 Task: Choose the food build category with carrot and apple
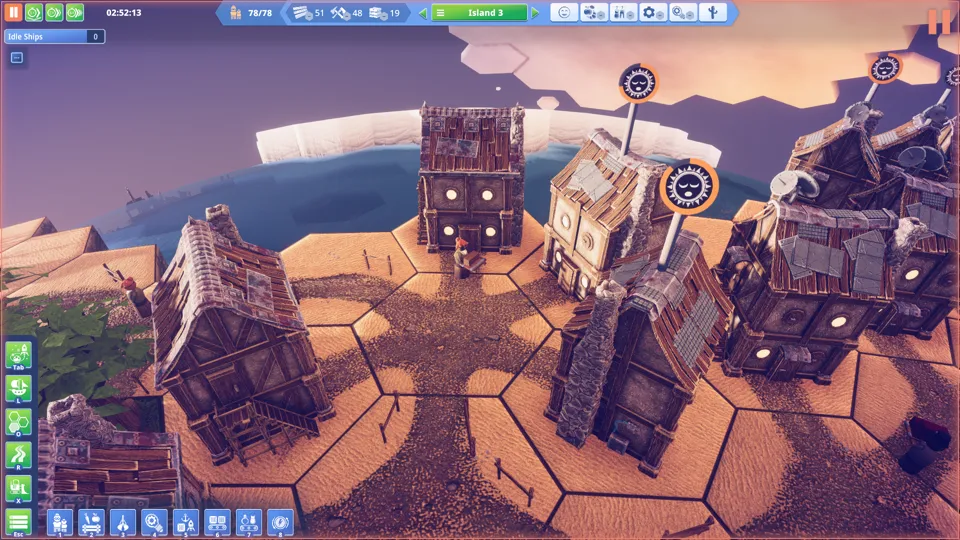[x=90, y=522]
